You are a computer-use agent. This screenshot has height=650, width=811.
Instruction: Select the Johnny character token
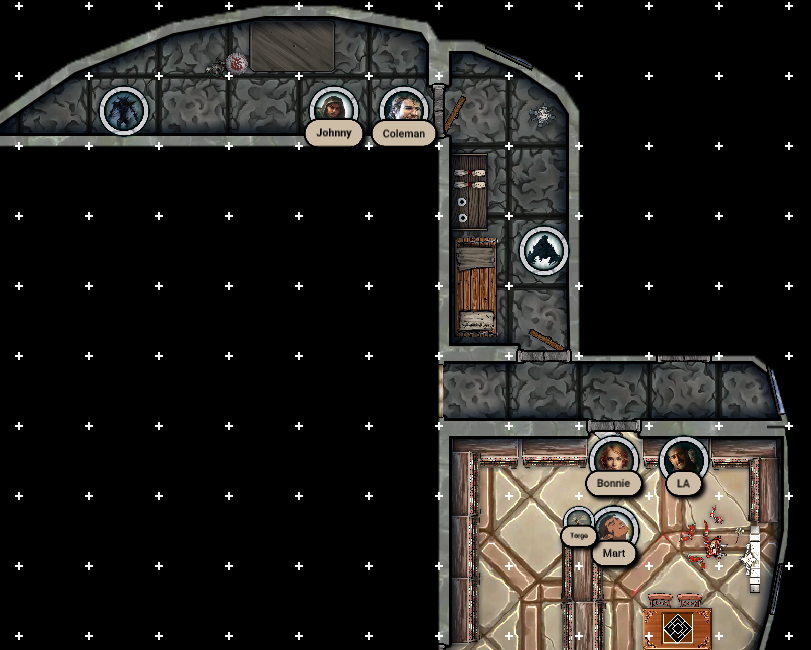334,108
